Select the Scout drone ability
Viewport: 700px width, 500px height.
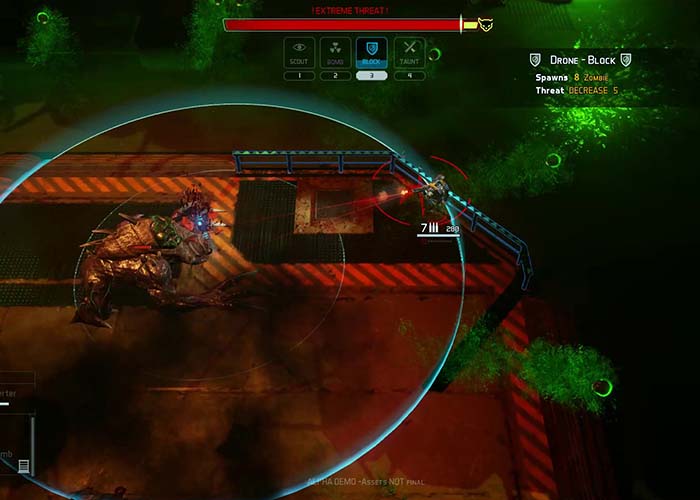tap(299, 52)
